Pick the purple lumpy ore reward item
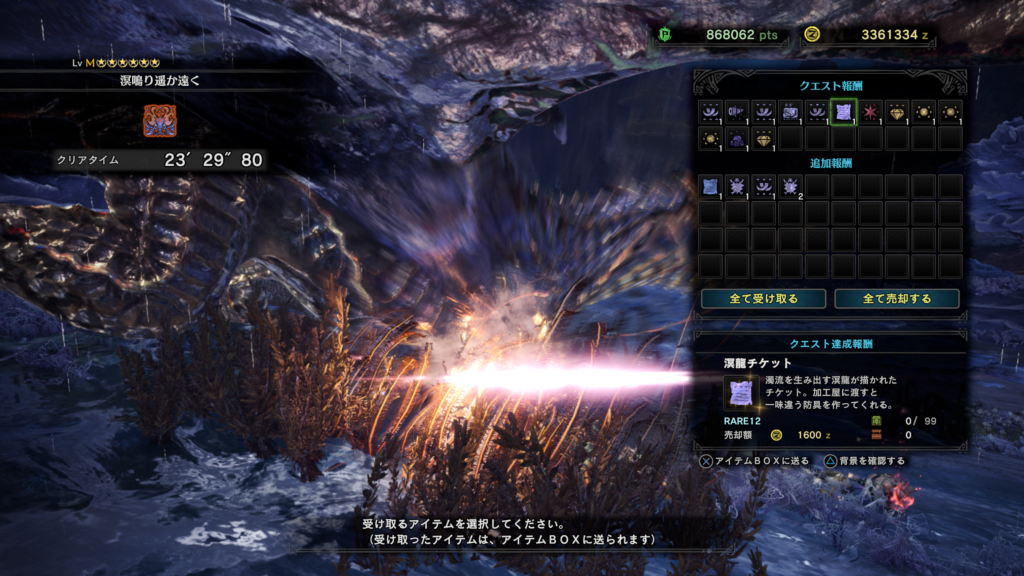 coord(737,139)
